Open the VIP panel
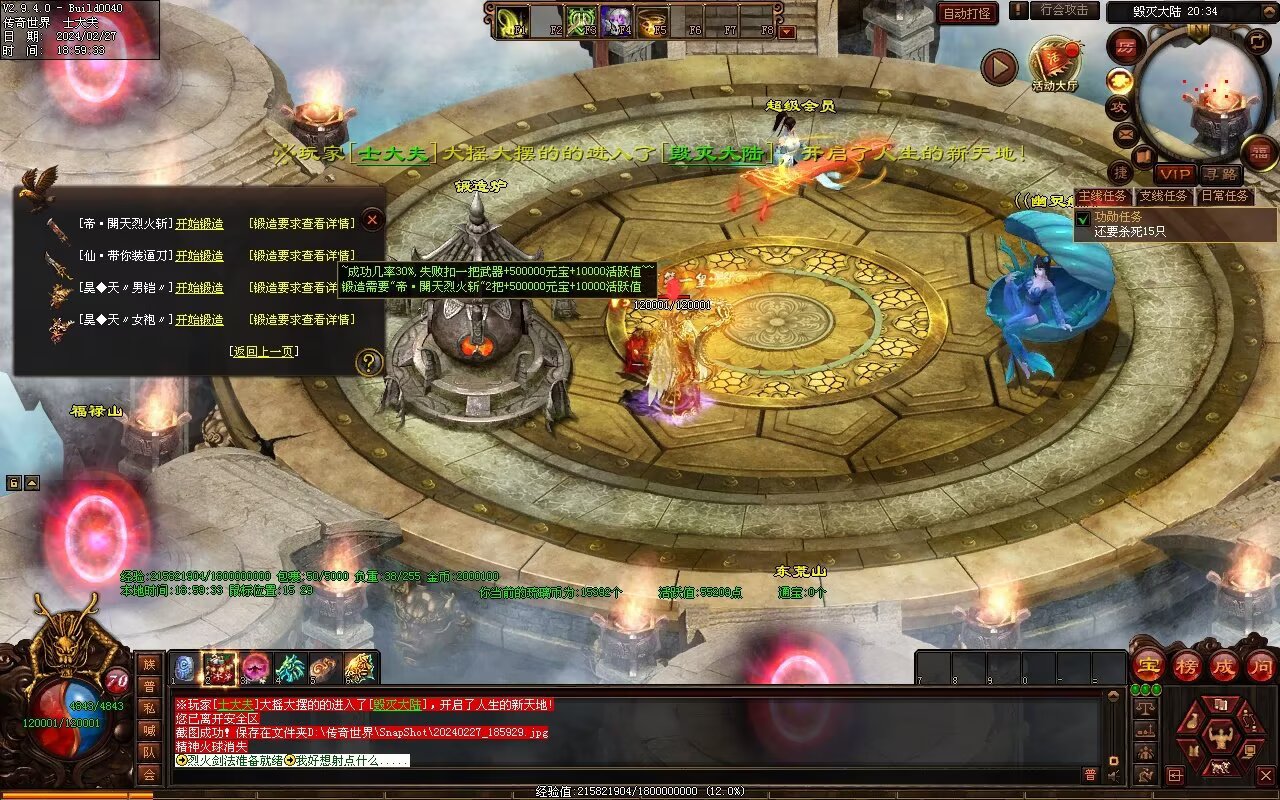This screenshot has width=1280, height=800. click(1174, 174)
